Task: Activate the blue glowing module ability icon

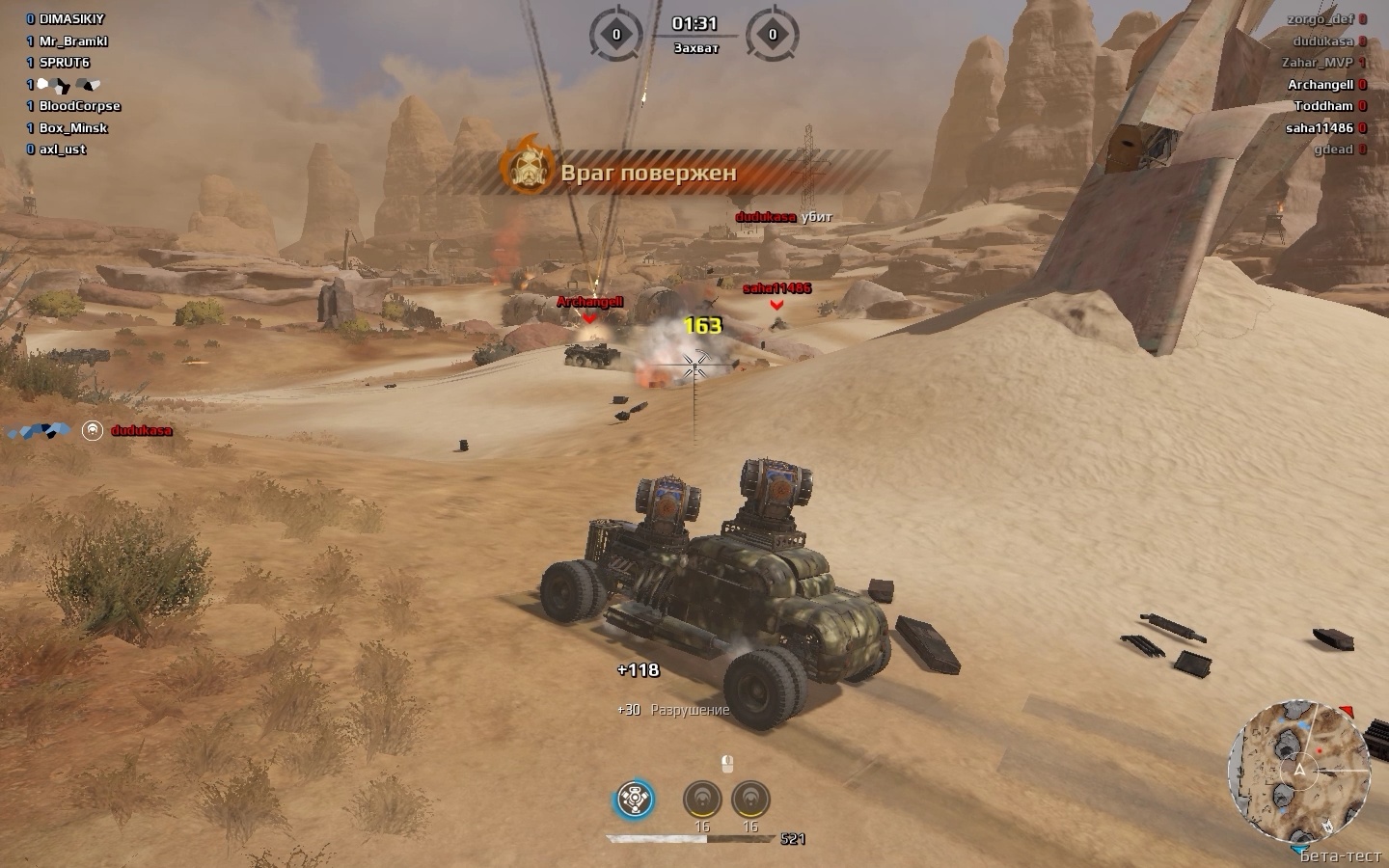Action: coord(635,800)
